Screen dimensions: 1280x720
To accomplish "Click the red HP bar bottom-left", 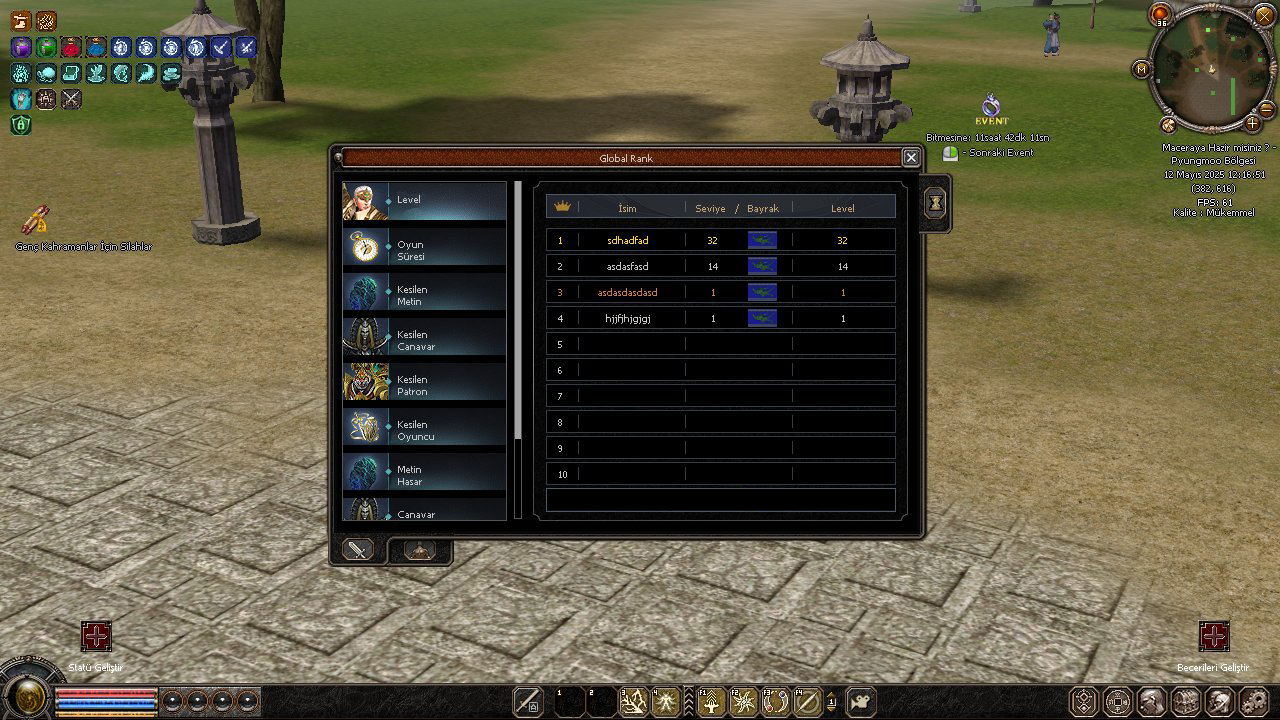I will coord(105,693).
